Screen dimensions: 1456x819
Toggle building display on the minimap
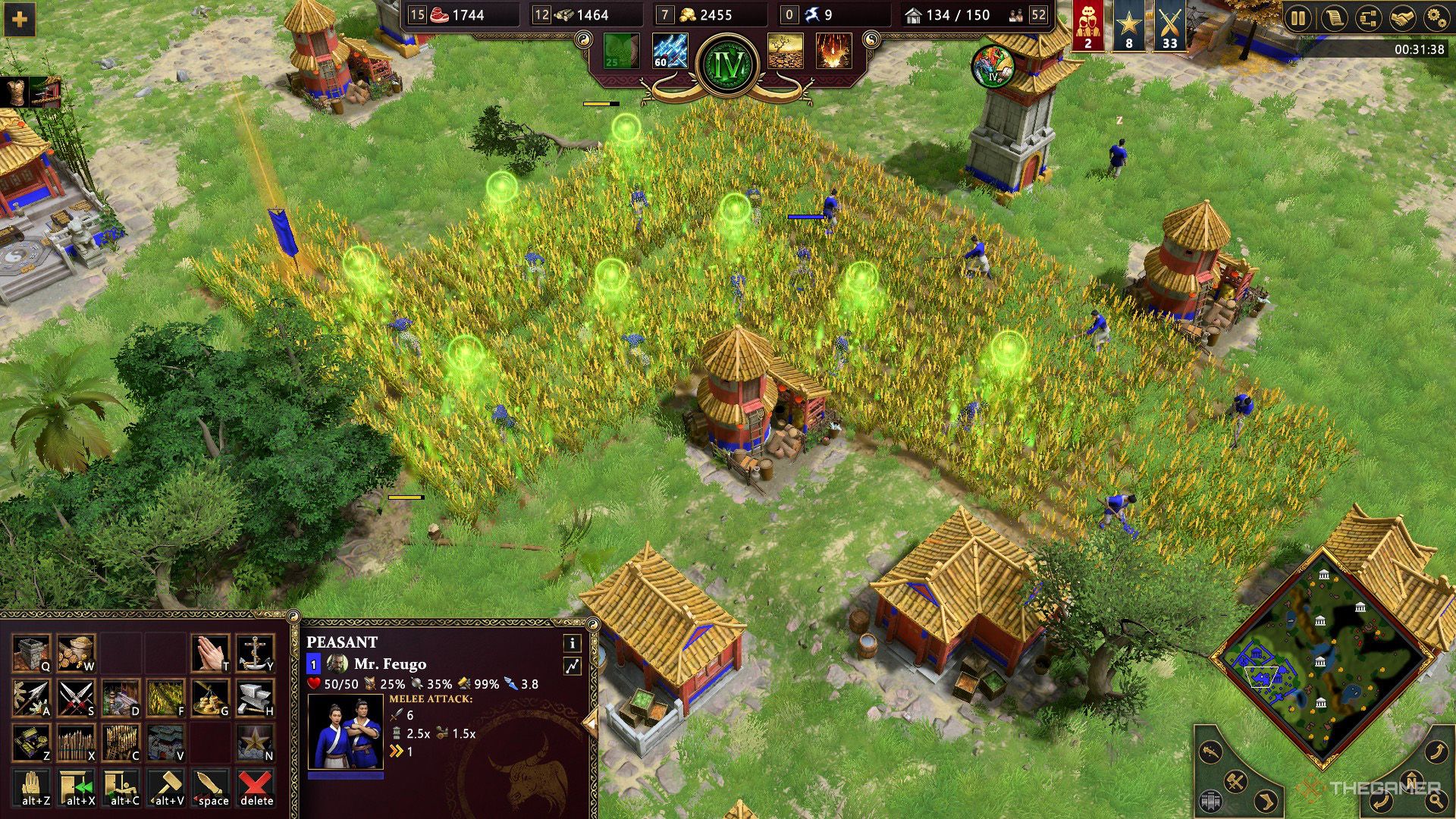(1210, 801)
